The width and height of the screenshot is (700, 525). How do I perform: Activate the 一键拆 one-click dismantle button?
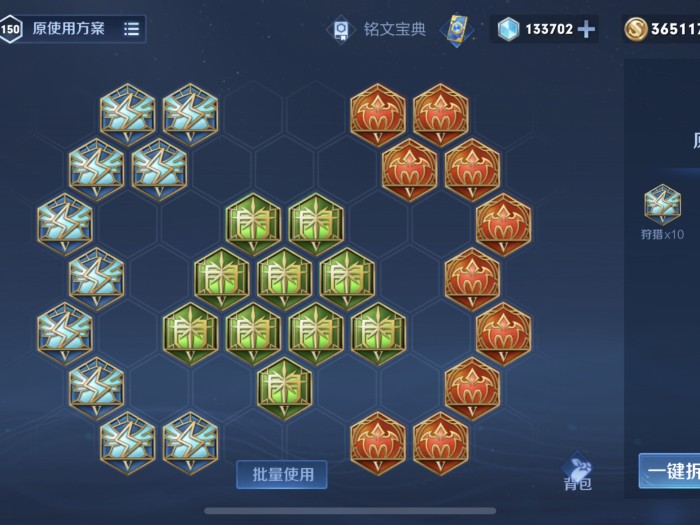[670, 472]
